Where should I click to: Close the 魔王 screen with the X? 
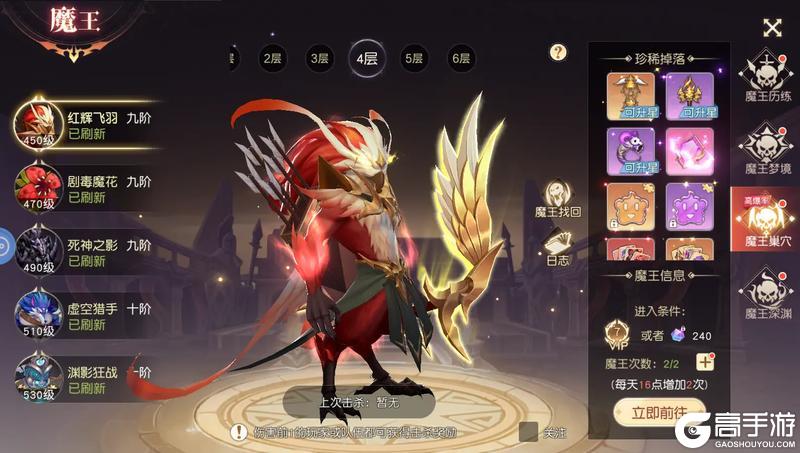coord(771,28)
